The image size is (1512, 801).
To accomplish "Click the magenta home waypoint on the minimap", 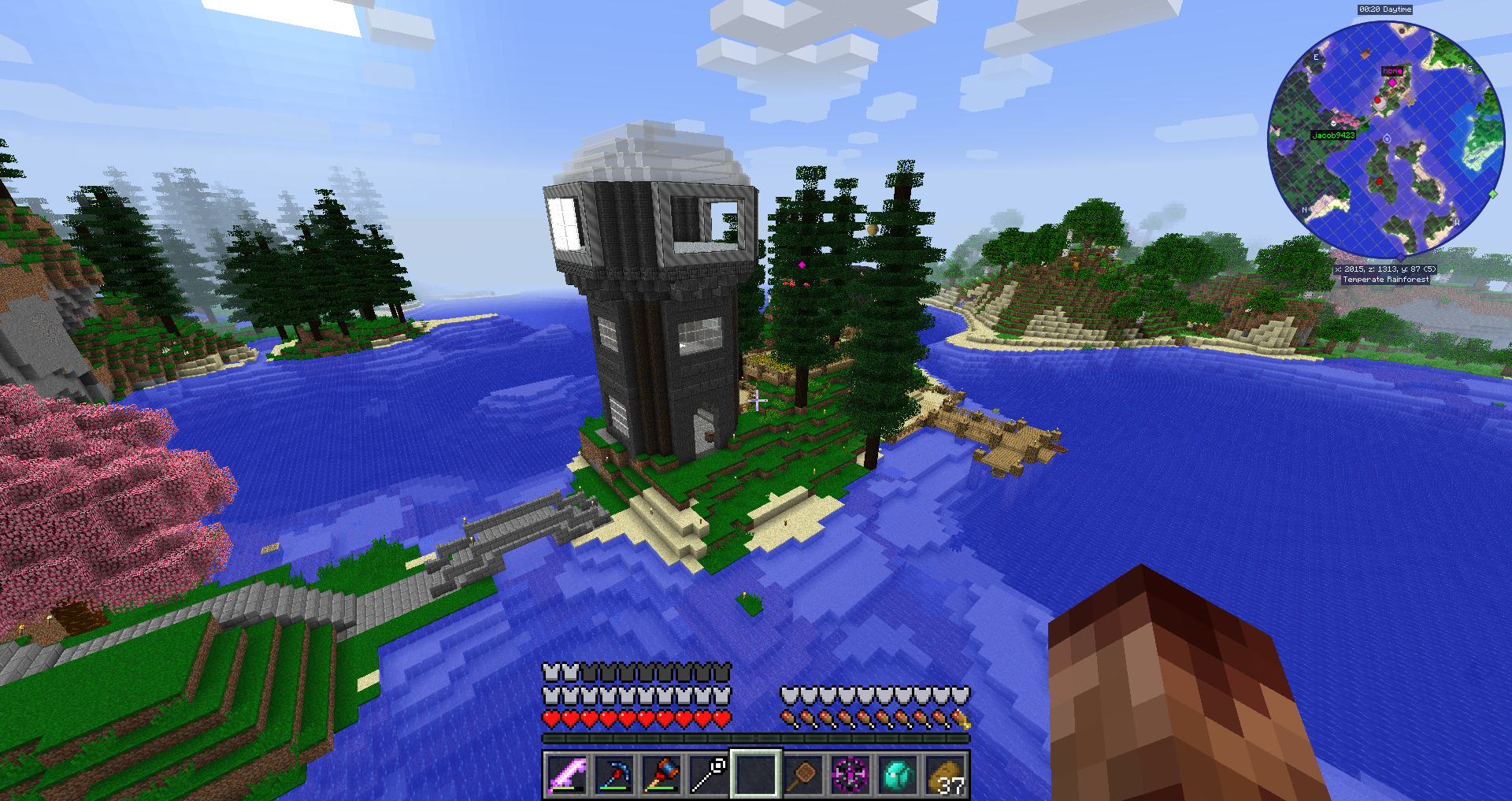I will click(1392, 81).
